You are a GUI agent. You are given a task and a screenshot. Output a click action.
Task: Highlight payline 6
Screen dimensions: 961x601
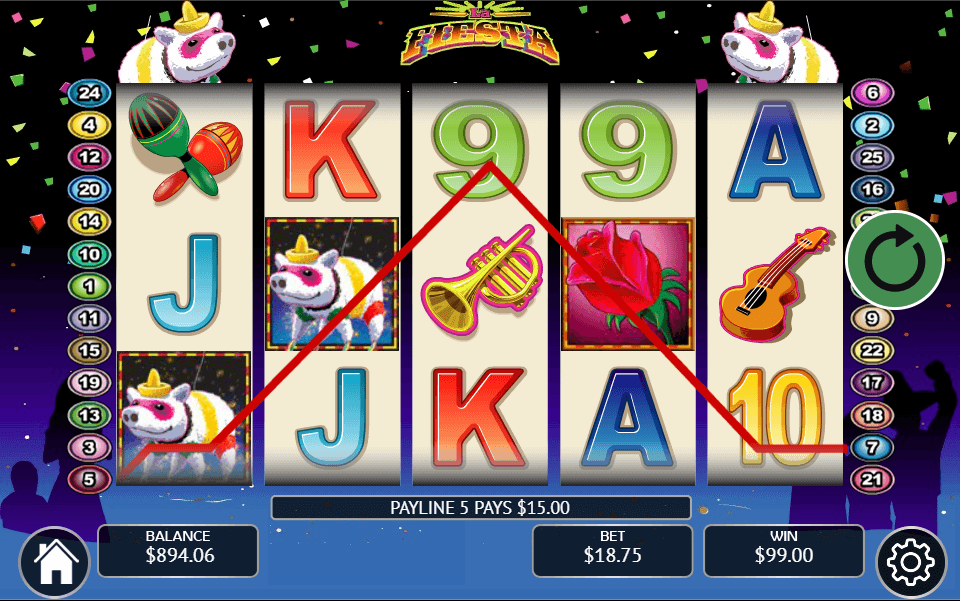pos(872,94)
